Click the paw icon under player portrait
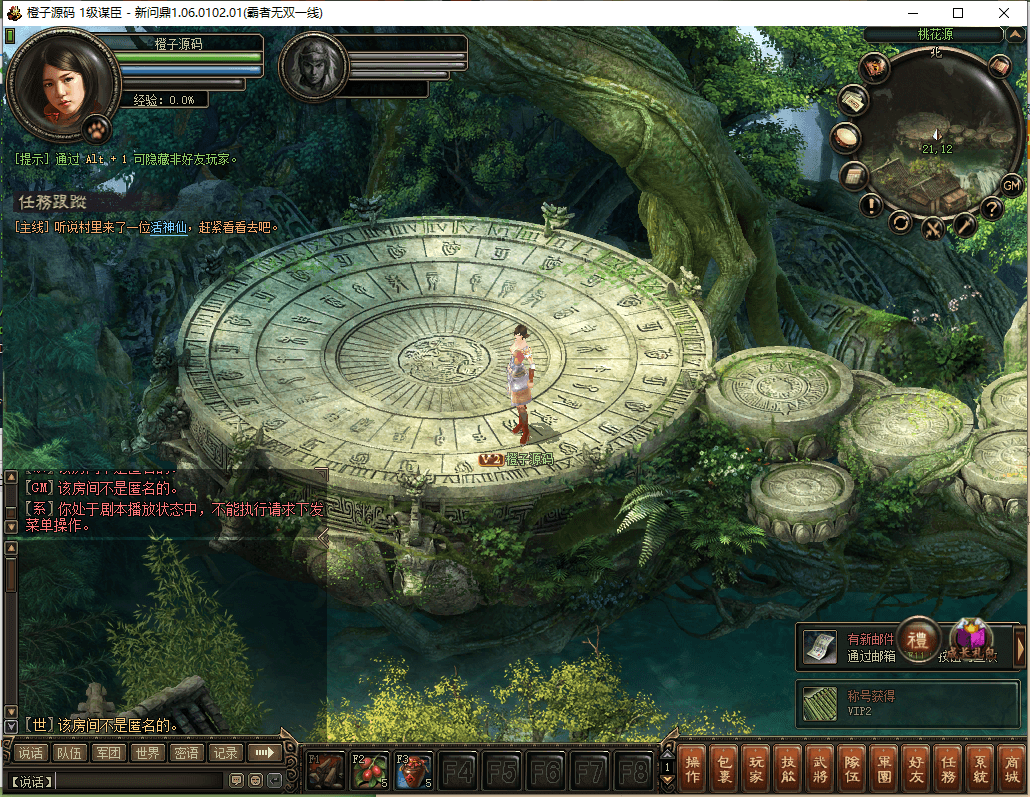 point(98,128)
